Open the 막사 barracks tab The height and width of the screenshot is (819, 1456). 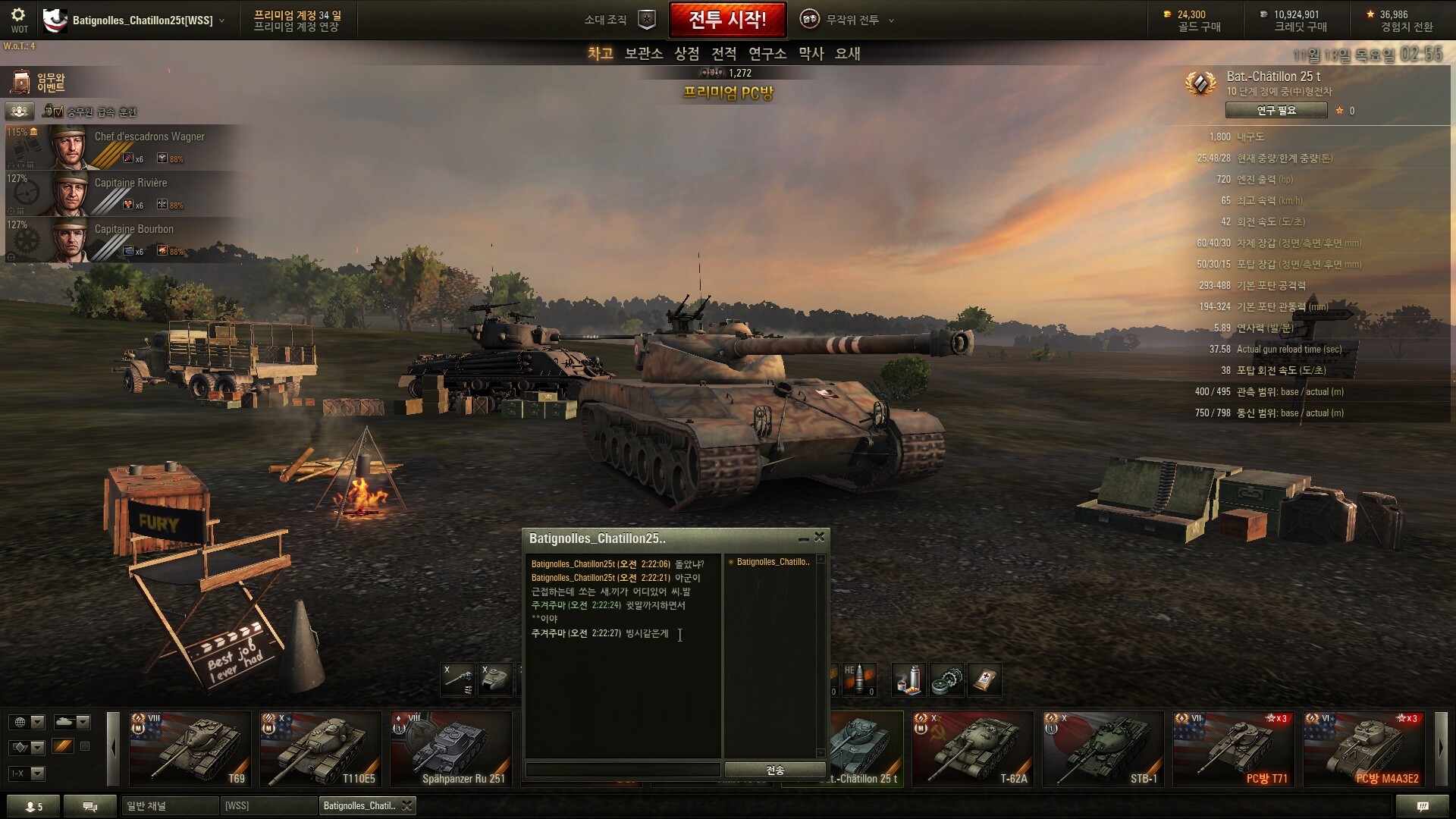(811, 54)
